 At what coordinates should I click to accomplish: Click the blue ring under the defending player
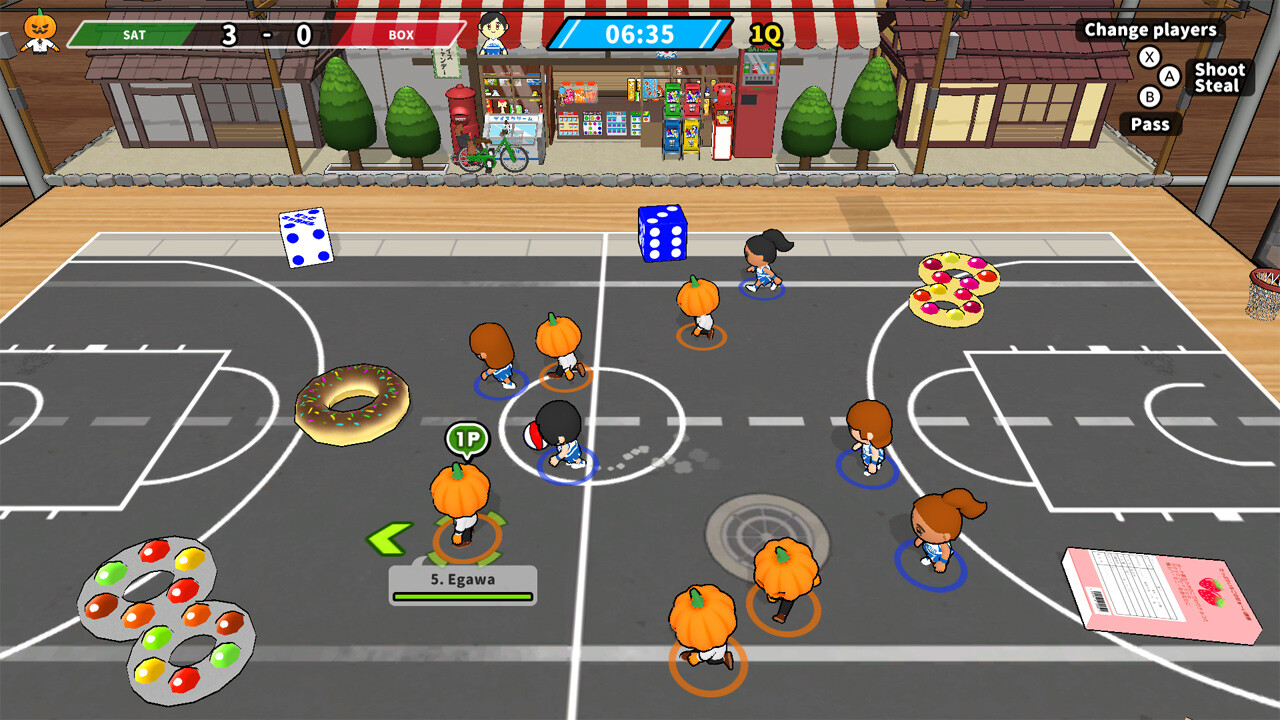(x=566, y=463)
